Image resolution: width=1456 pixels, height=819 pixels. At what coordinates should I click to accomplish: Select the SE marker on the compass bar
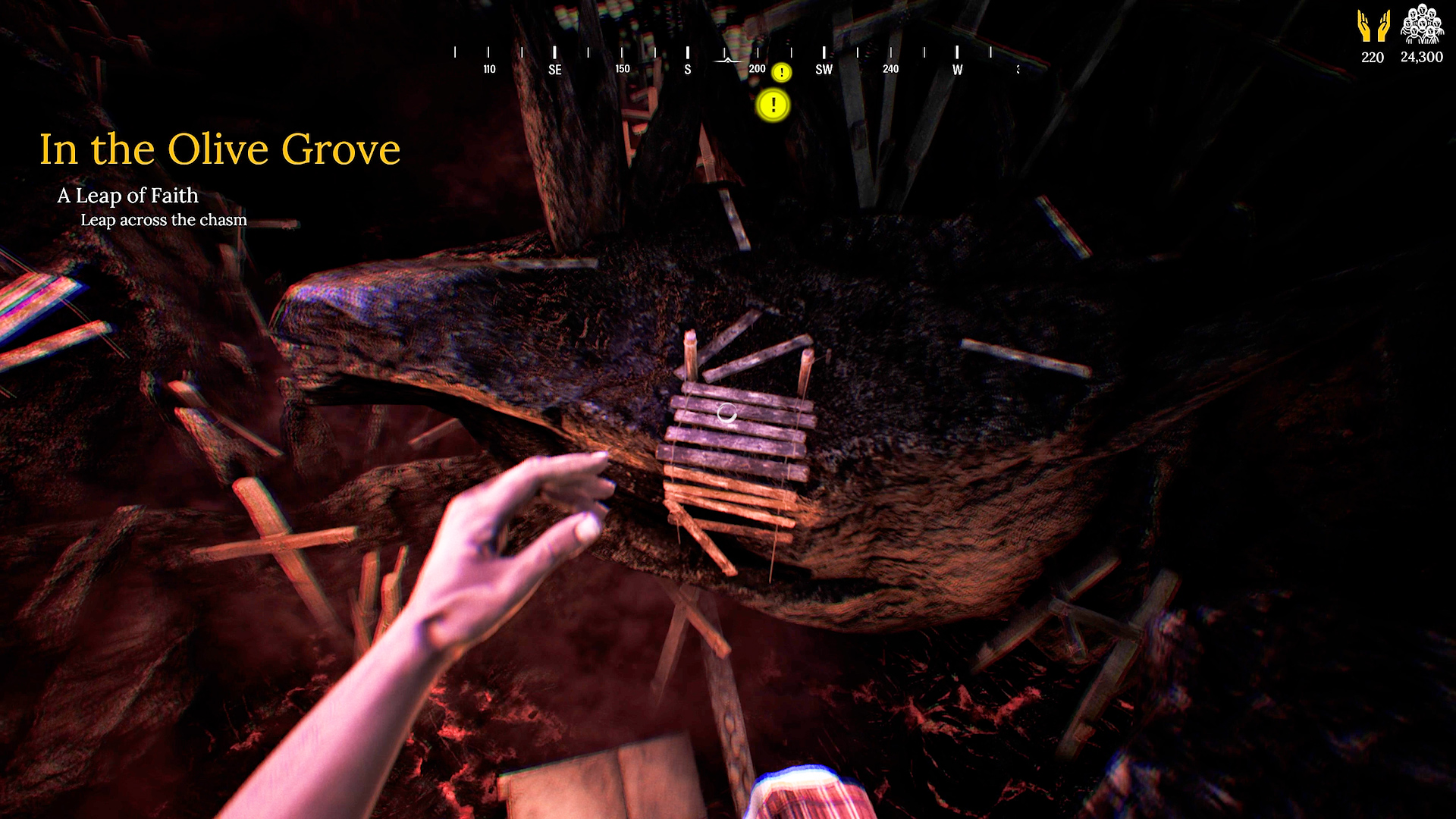click(555, 69)
